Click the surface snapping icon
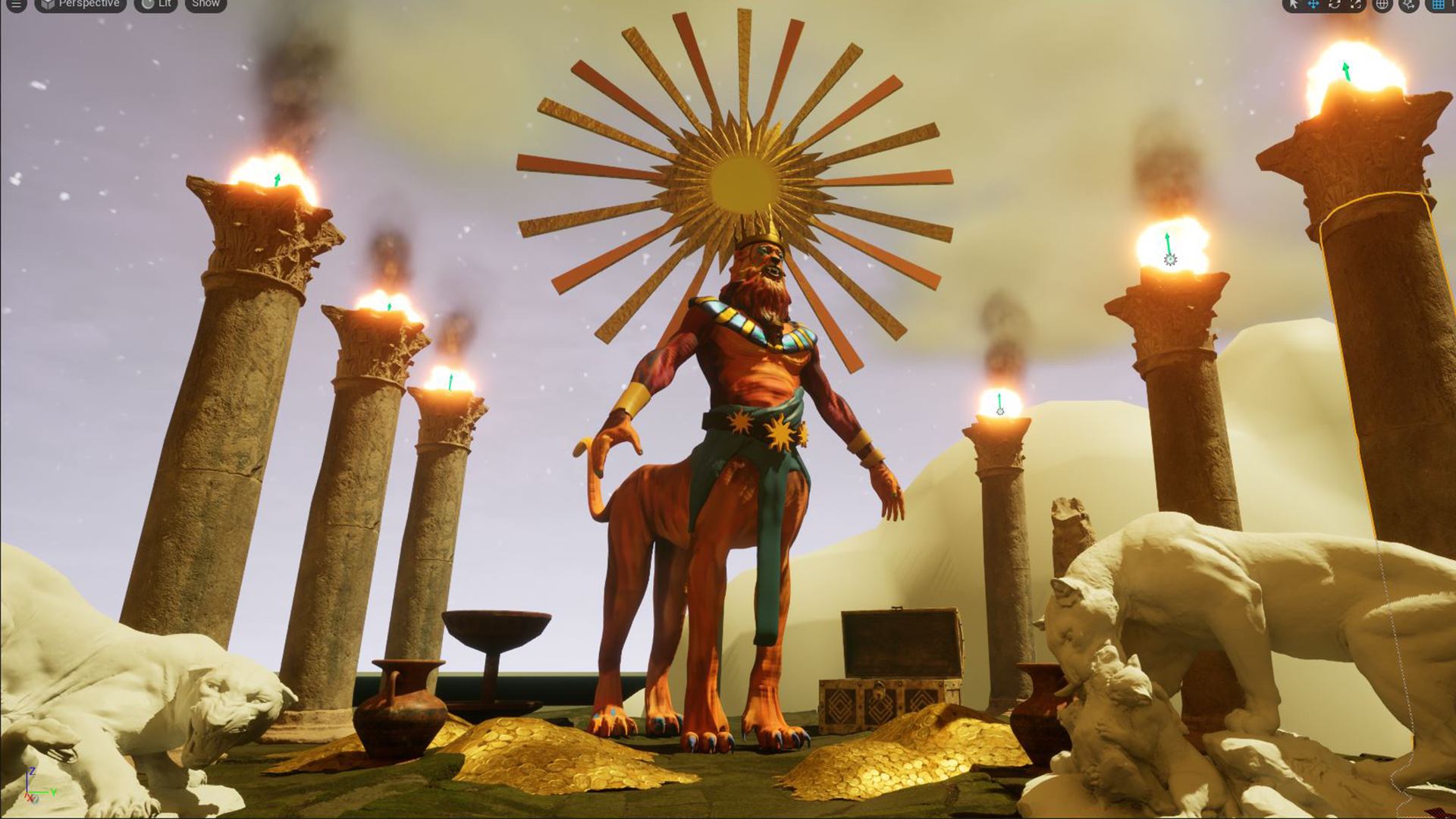 tap(1408, 5)
